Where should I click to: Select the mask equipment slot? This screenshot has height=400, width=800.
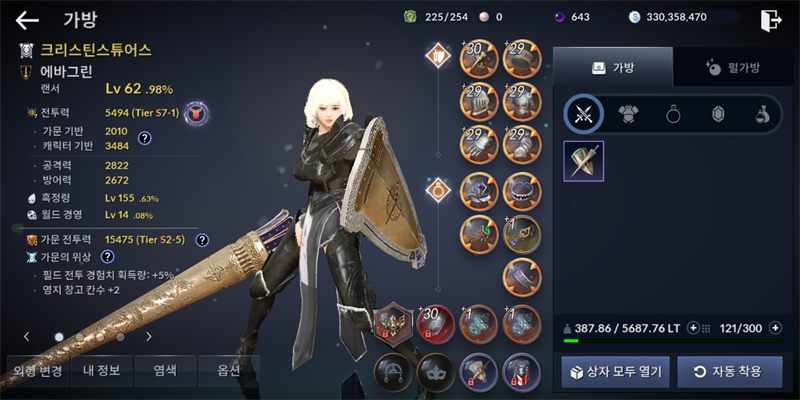click(x=433, y=371)
